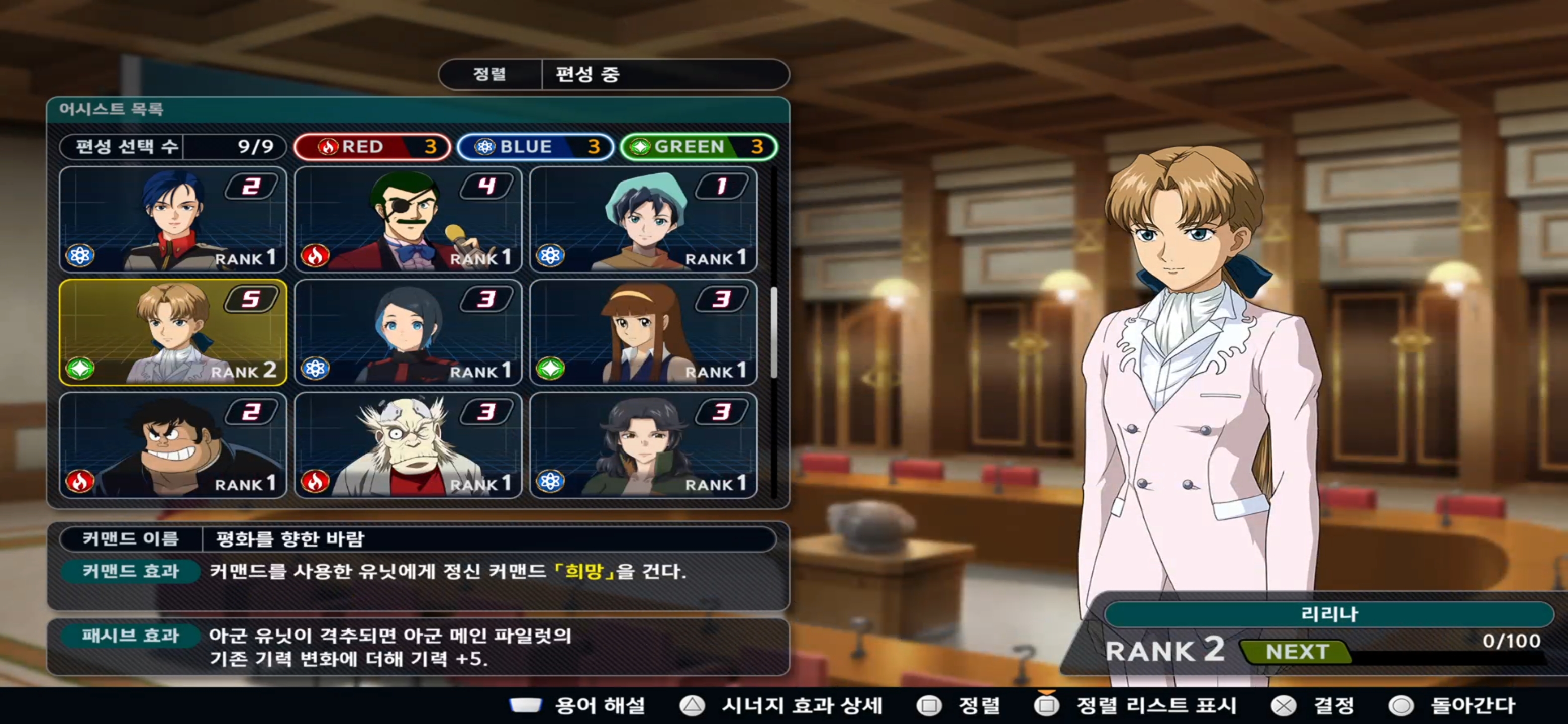1568x724 pixels.
Task: Filter assists by RED type
Action: tap(372, 147)
